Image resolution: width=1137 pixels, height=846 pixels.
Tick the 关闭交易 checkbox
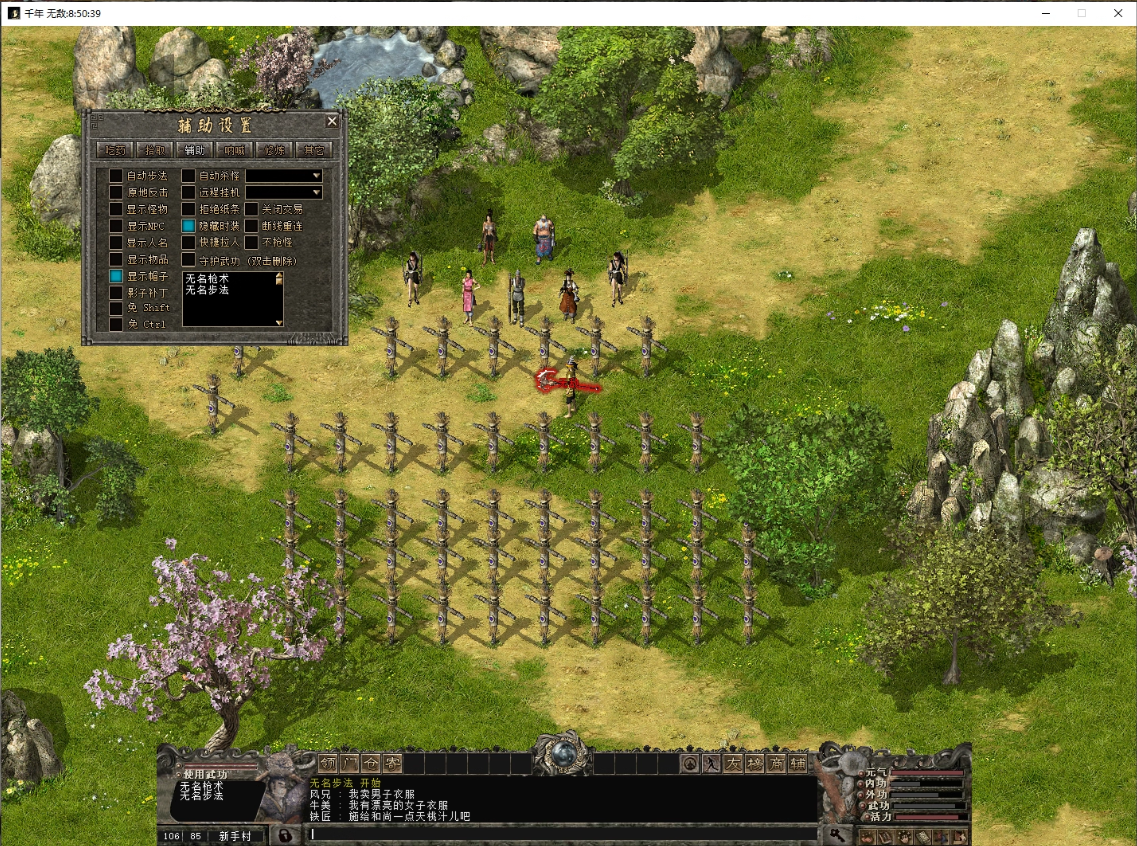pos(252,209)
